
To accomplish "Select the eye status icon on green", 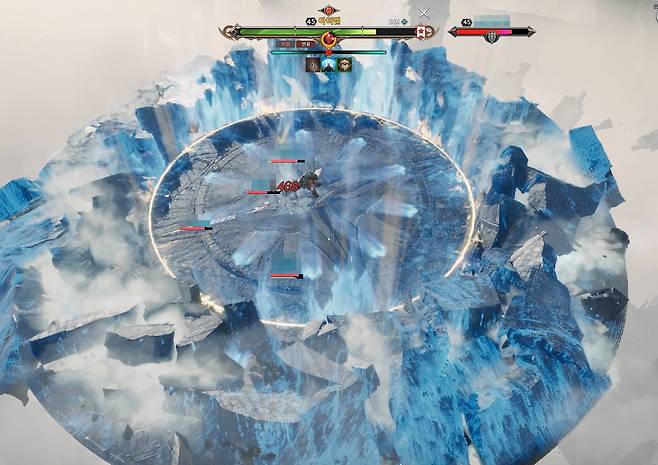I will point(345,64).
